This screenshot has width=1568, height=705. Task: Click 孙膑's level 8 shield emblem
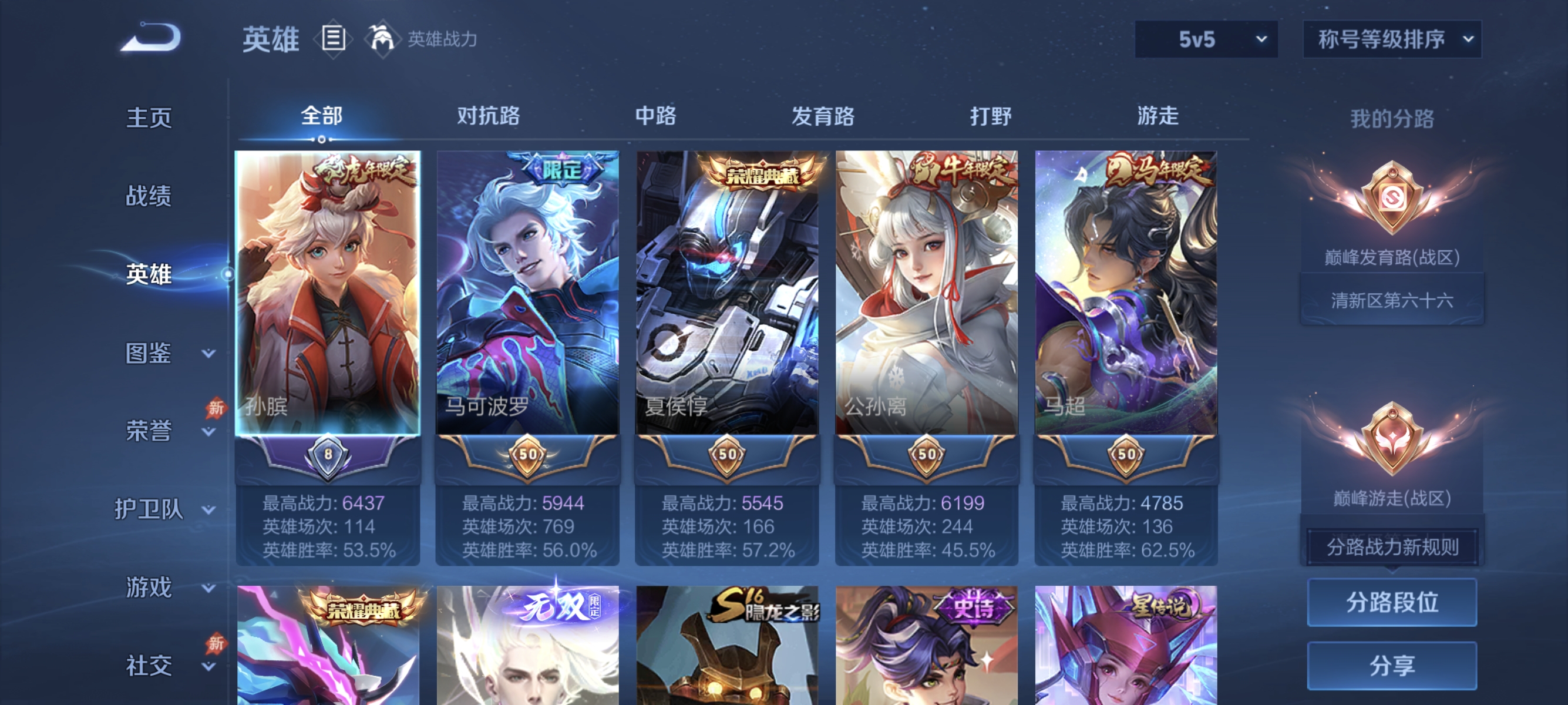pyautogui.click(x=329, y=456)
